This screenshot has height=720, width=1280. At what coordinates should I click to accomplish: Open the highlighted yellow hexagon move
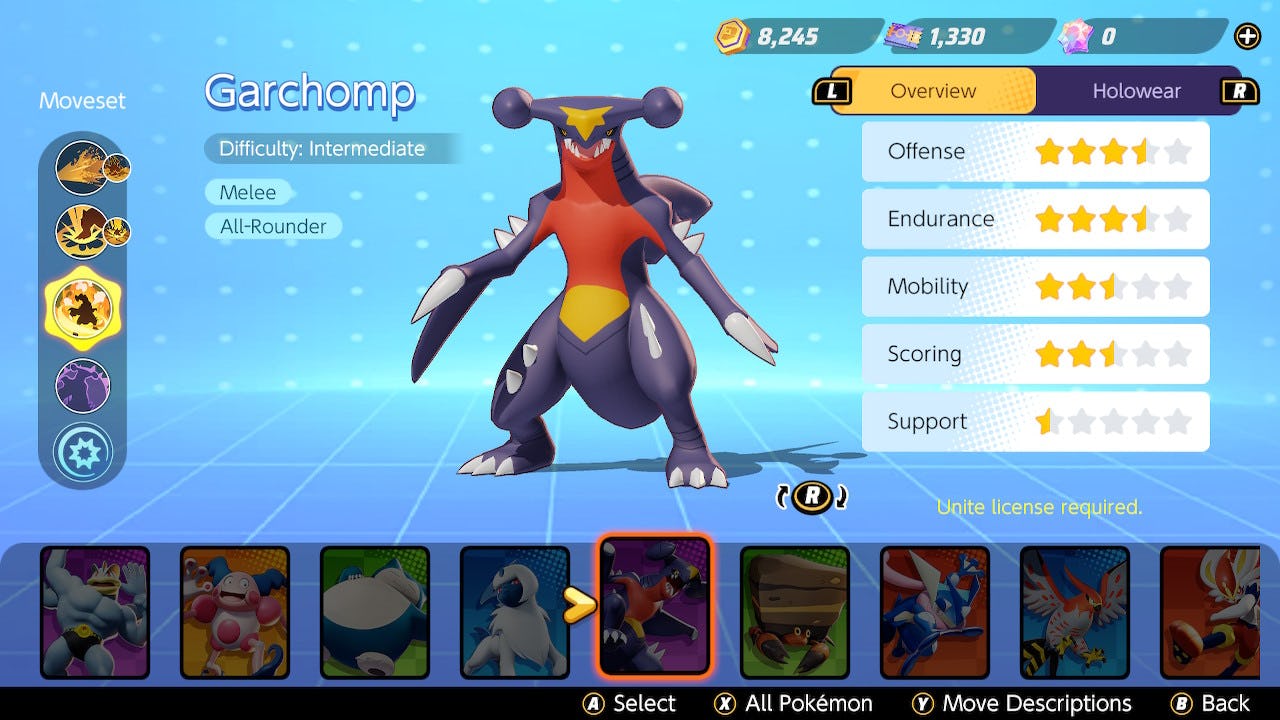[82, 306]
